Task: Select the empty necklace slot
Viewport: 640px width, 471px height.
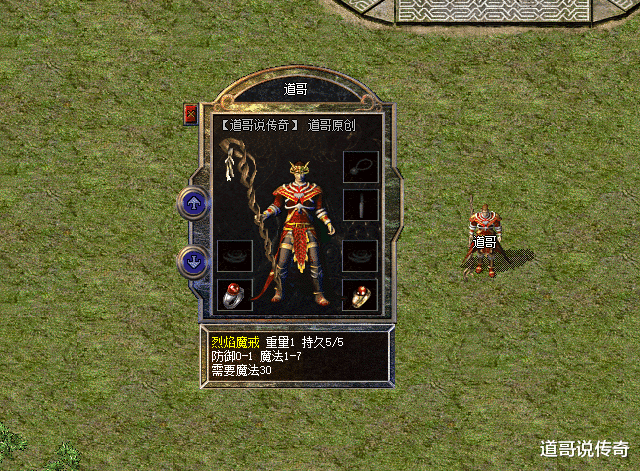Action: coord(359,167)
